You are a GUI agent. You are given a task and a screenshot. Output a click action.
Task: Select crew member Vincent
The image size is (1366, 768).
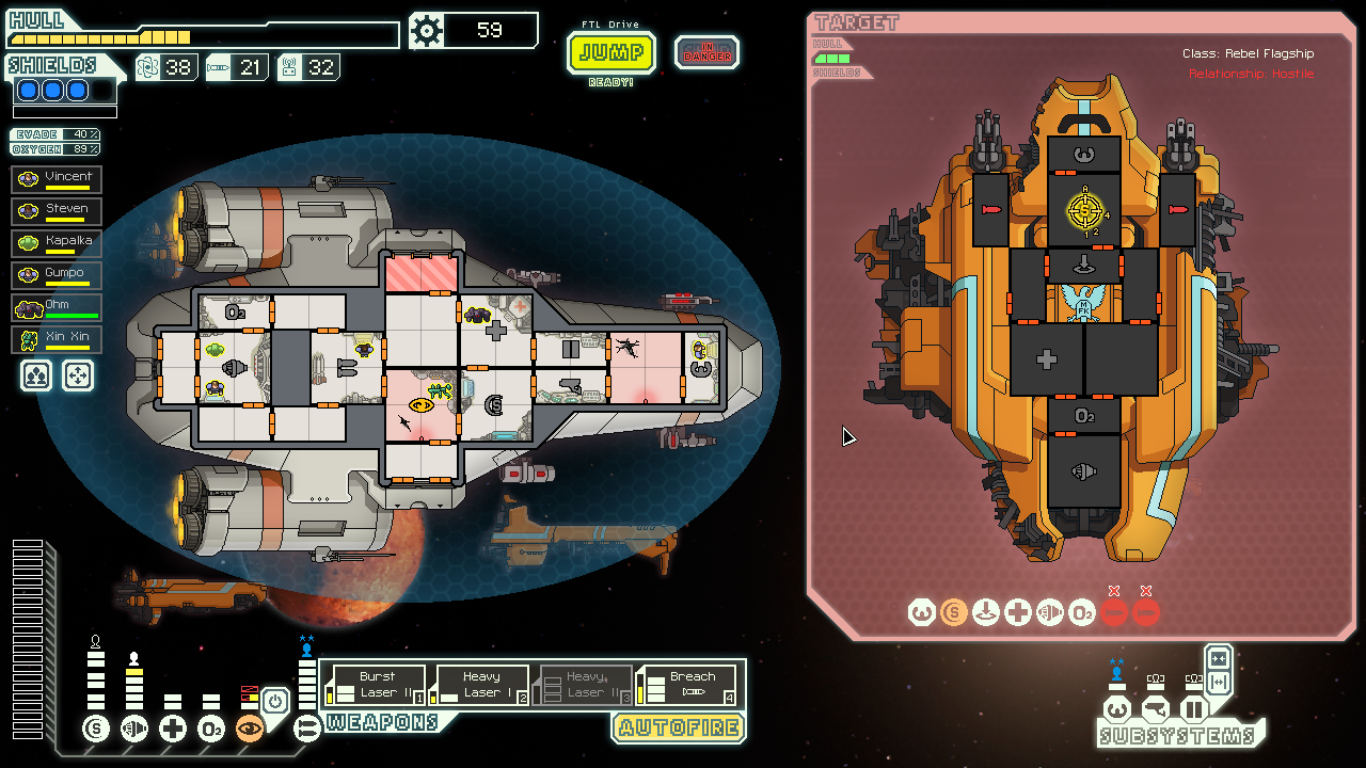point(56,180)
